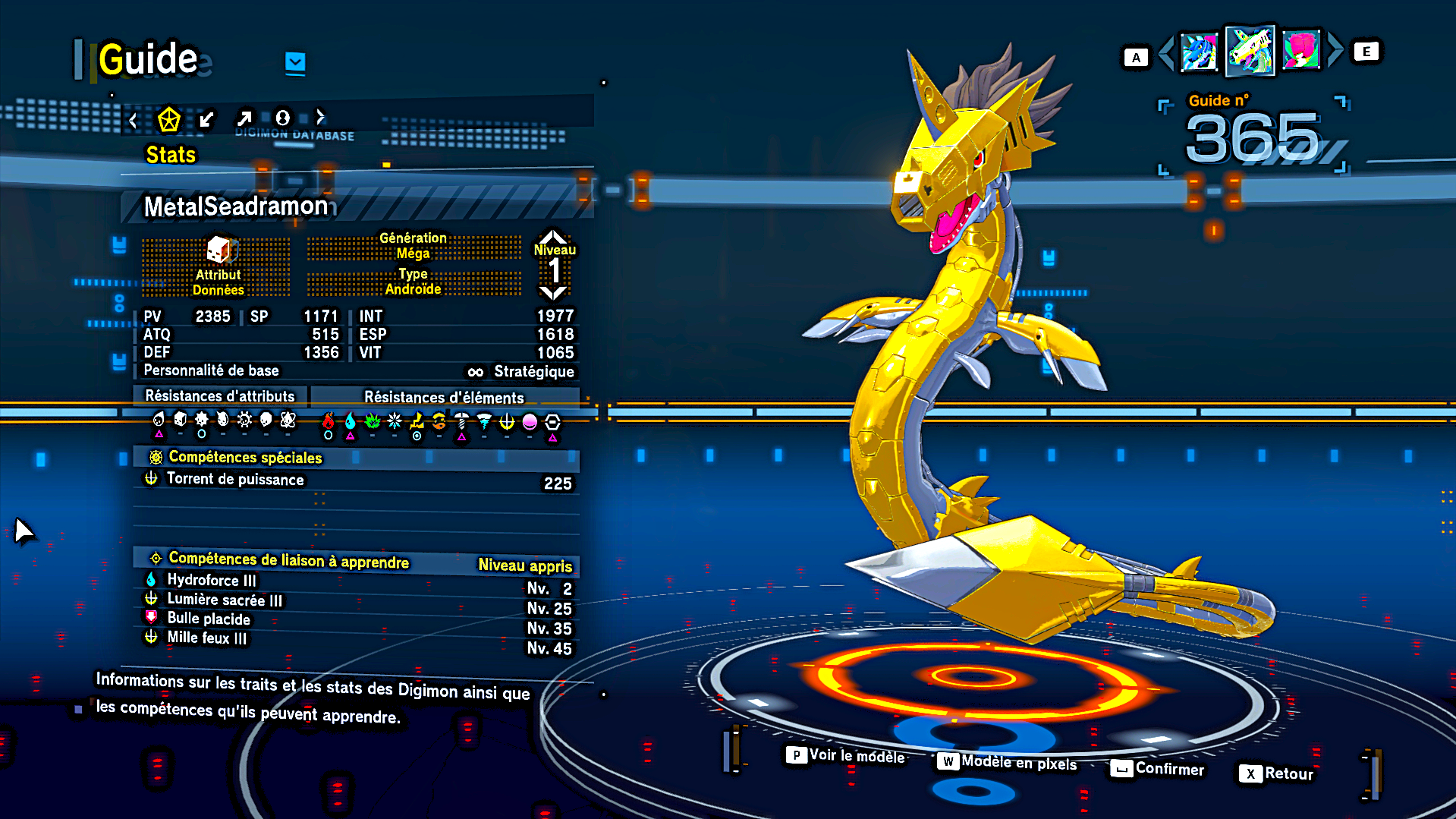Increase Niveau with the up arrow
1456x819 pixels.
pyautogui.click(x=553, y=236)
